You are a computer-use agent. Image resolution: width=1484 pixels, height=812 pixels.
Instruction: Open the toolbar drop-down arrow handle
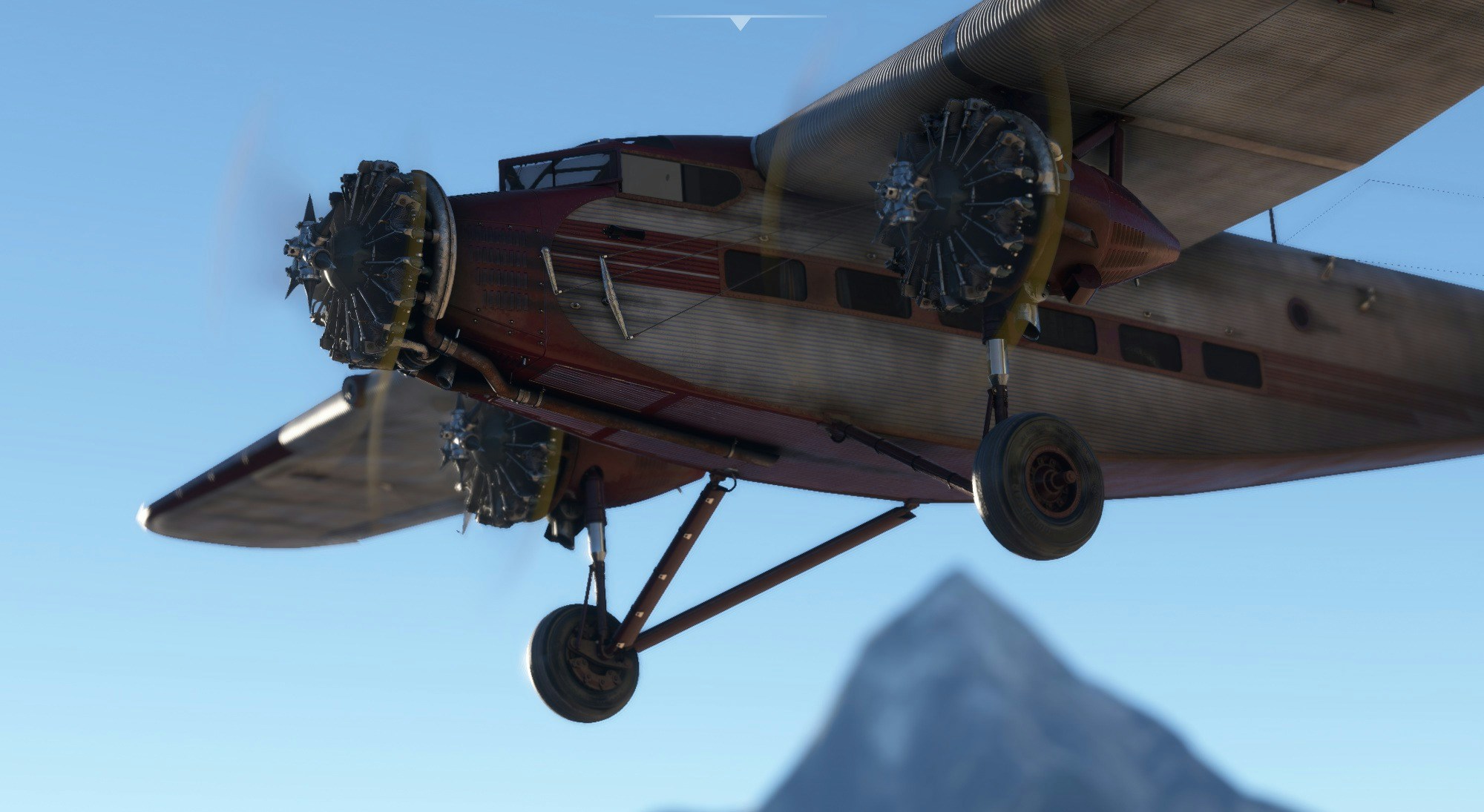pos(740,24)
